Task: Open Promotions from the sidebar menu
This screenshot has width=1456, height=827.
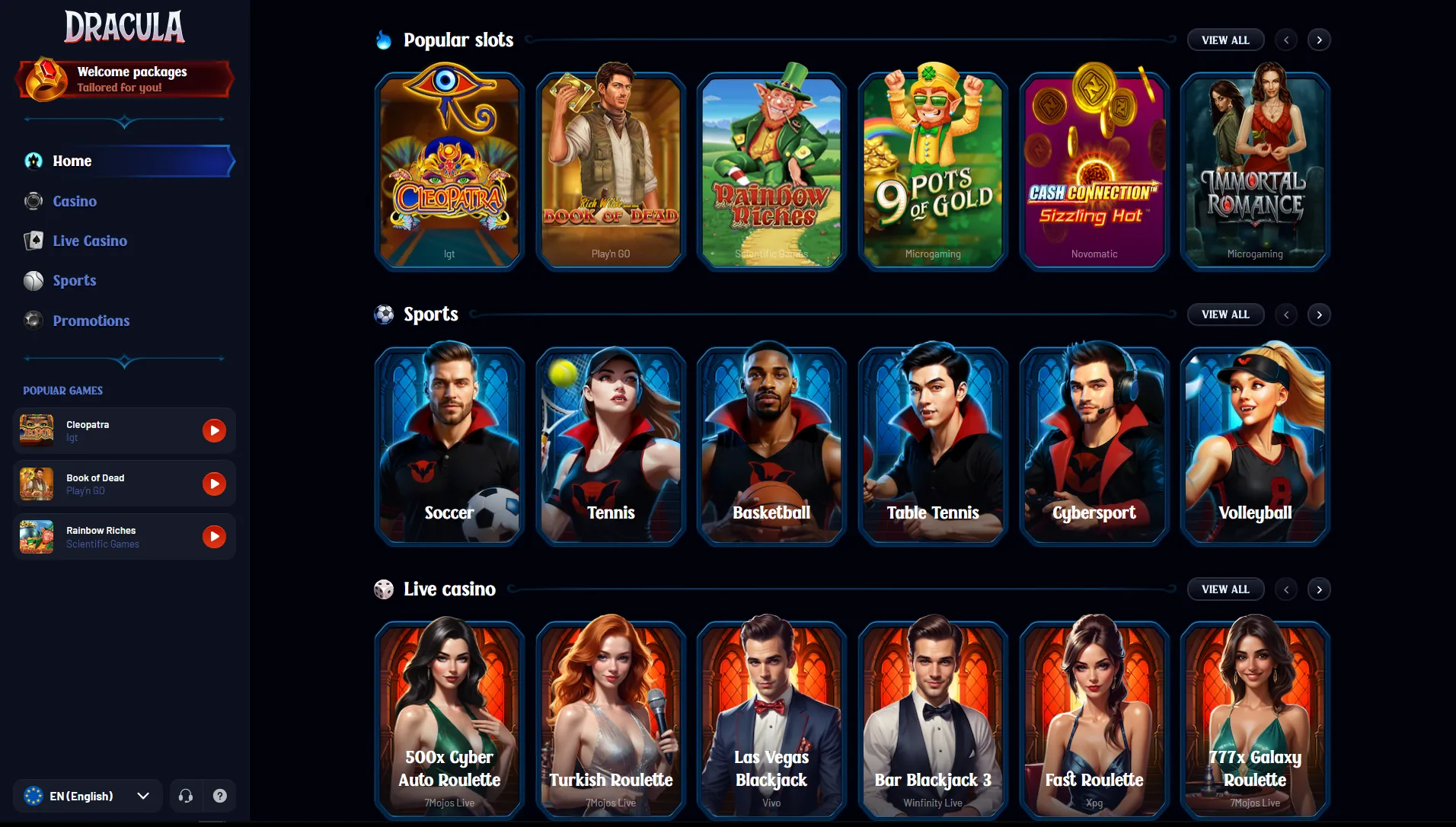Action: 91,321
